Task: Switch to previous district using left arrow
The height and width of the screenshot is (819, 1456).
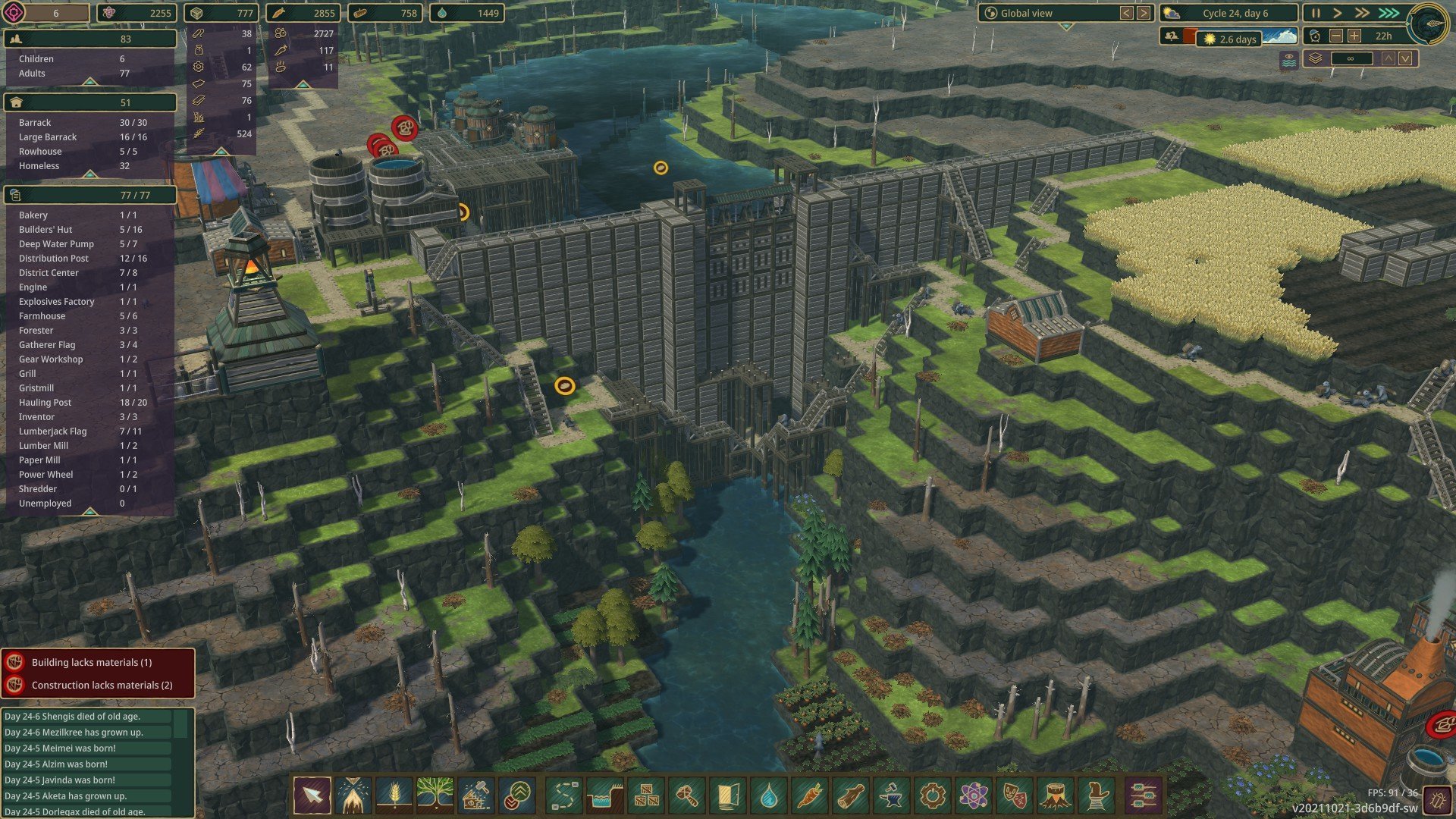Action: 1127,14
